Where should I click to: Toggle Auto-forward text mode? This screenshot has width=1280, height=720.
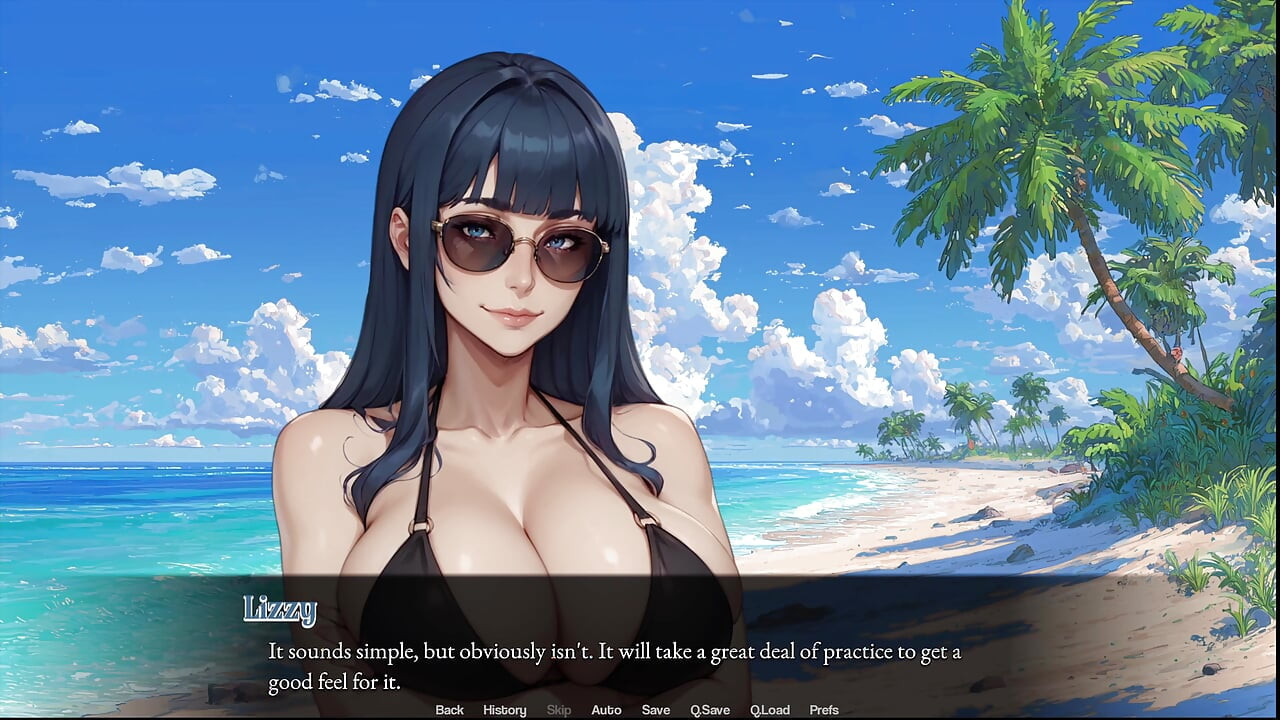[606, 710]
